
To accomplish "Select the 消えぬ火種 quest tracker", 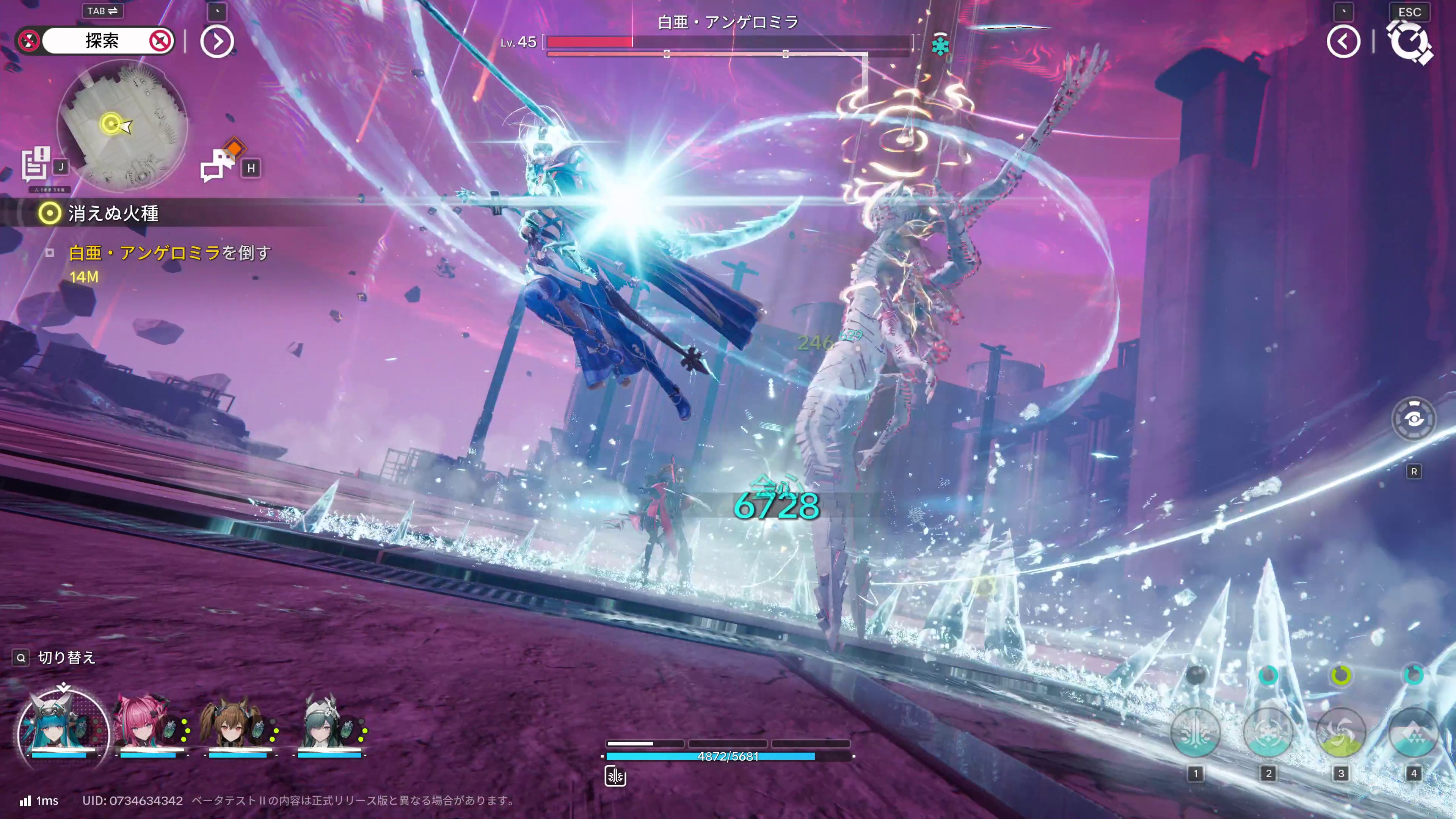I will [113, 213].
